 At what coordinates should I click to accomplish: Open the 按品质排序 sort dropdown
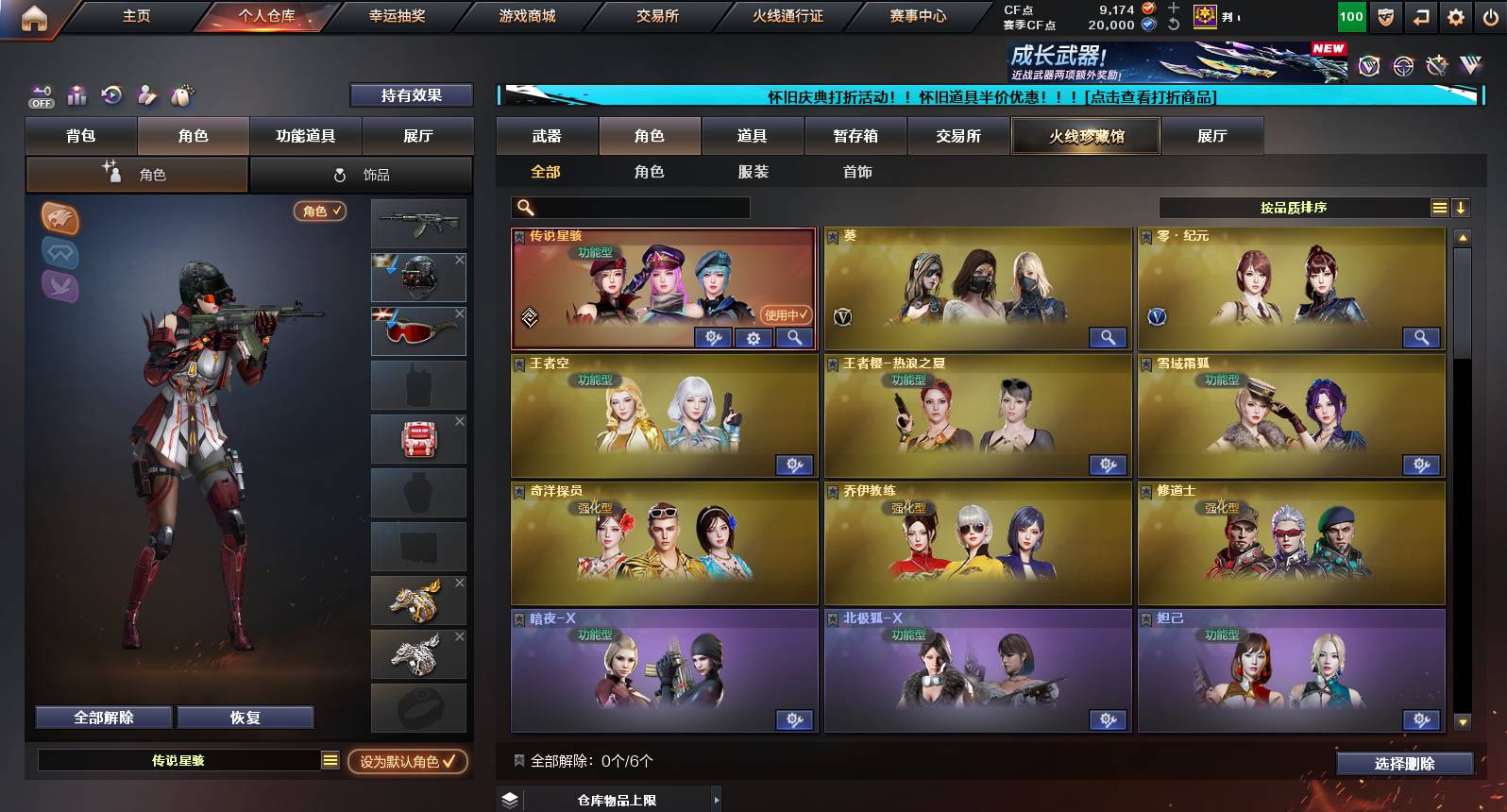click(x=1308, y=207)
